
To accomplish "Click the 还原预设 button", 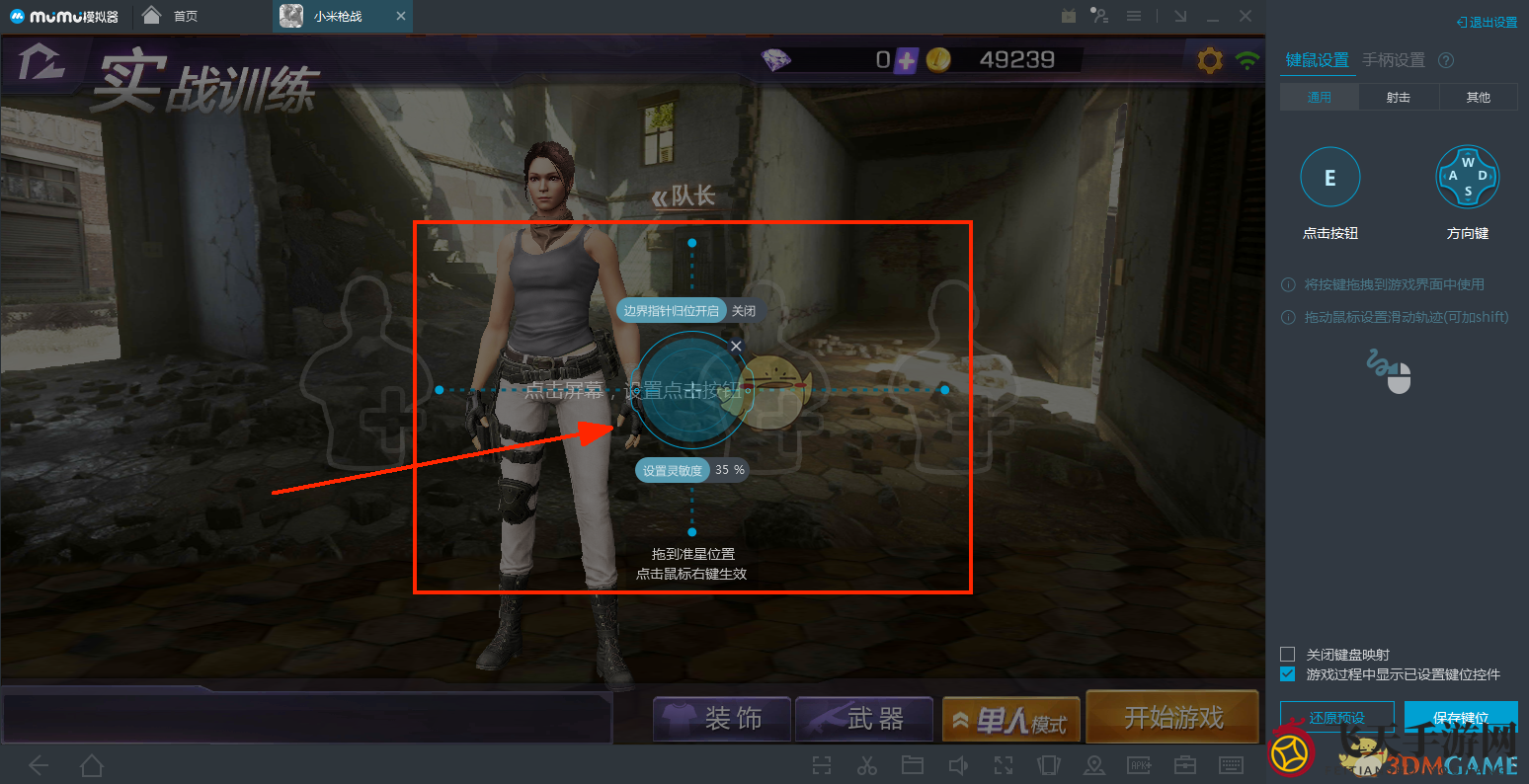I will pyautogui.click(x=1336, y=719).
